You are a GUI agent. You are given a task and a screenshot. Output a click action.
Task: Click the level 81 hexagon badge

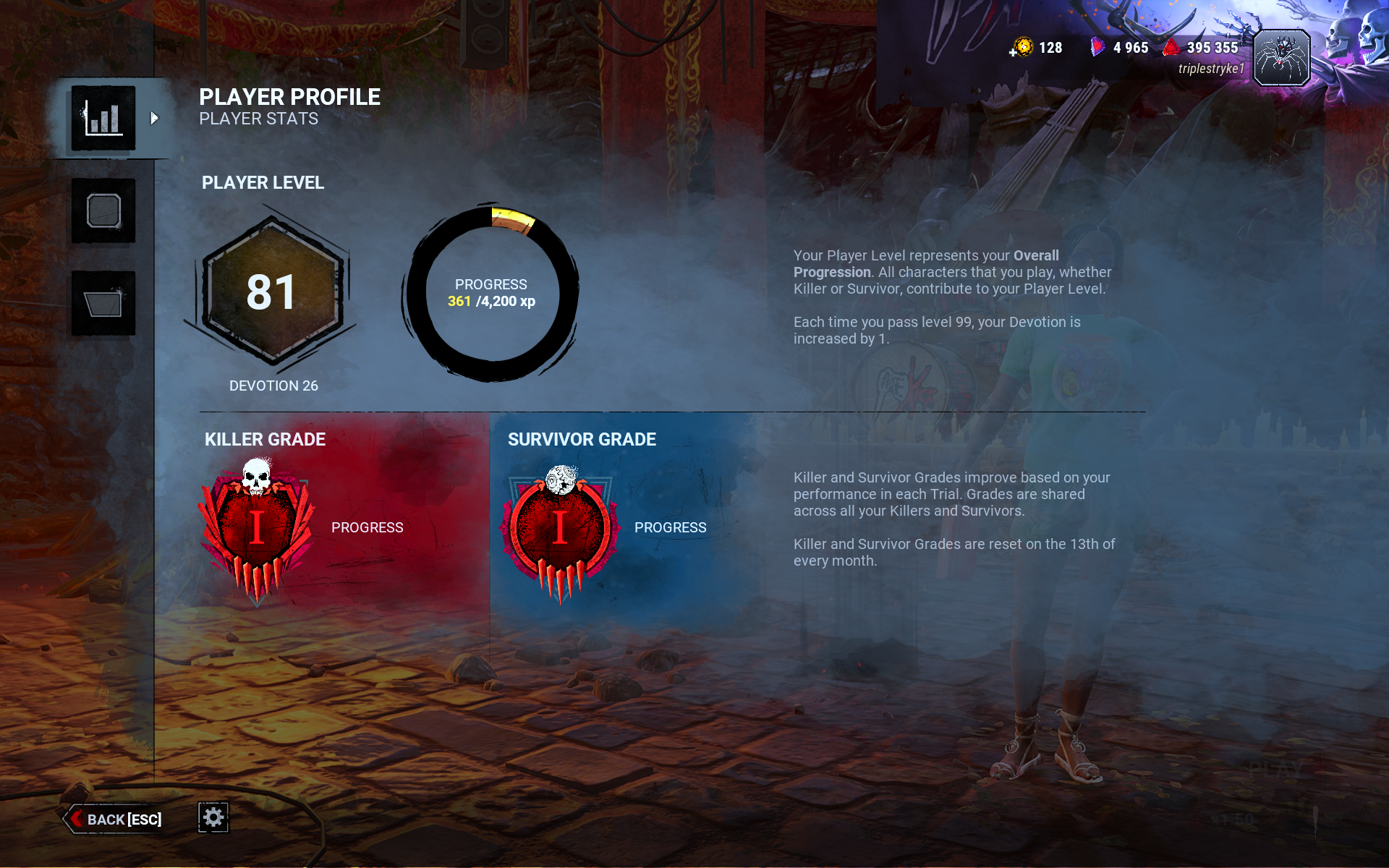272,292
